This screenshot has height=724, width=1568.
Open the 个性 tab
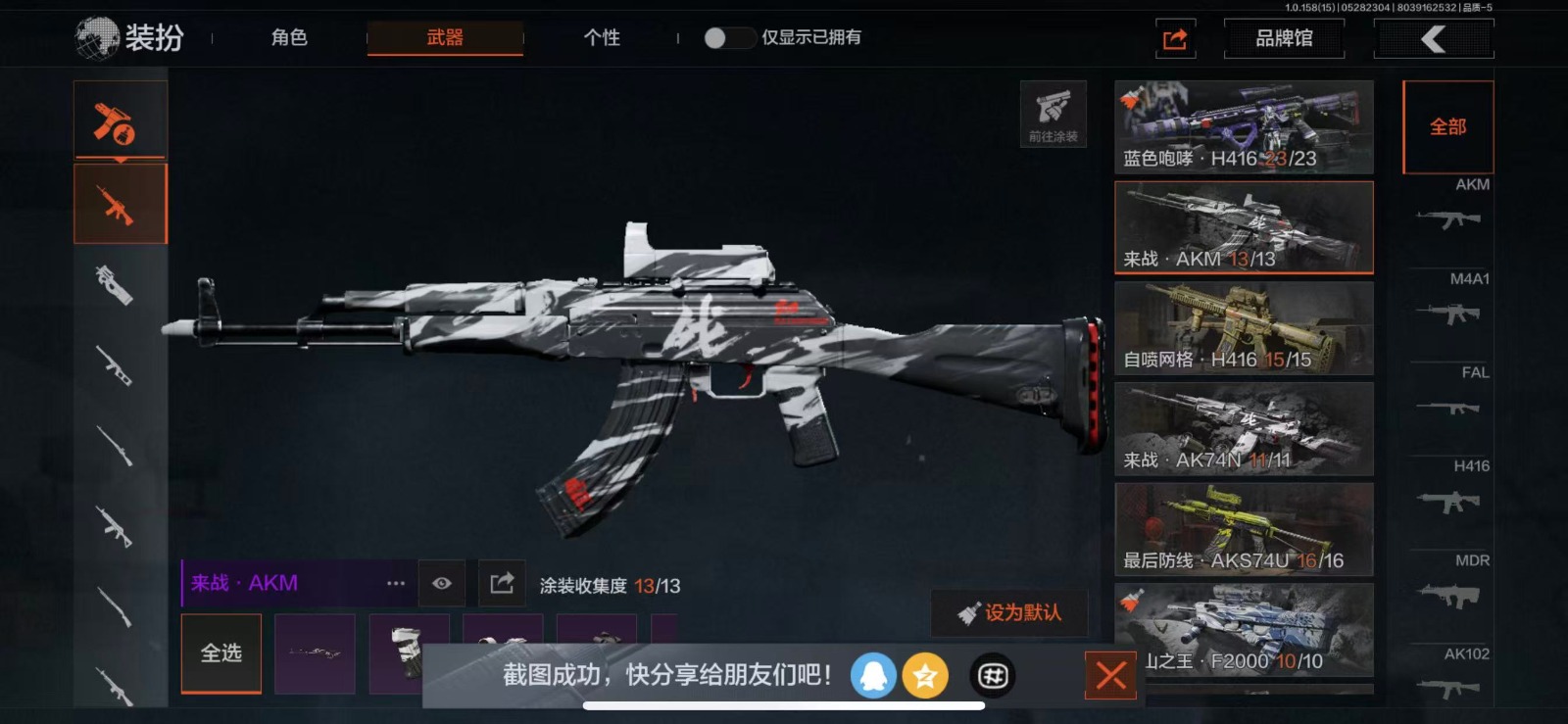pyautogui.click(x=602, y=38)
